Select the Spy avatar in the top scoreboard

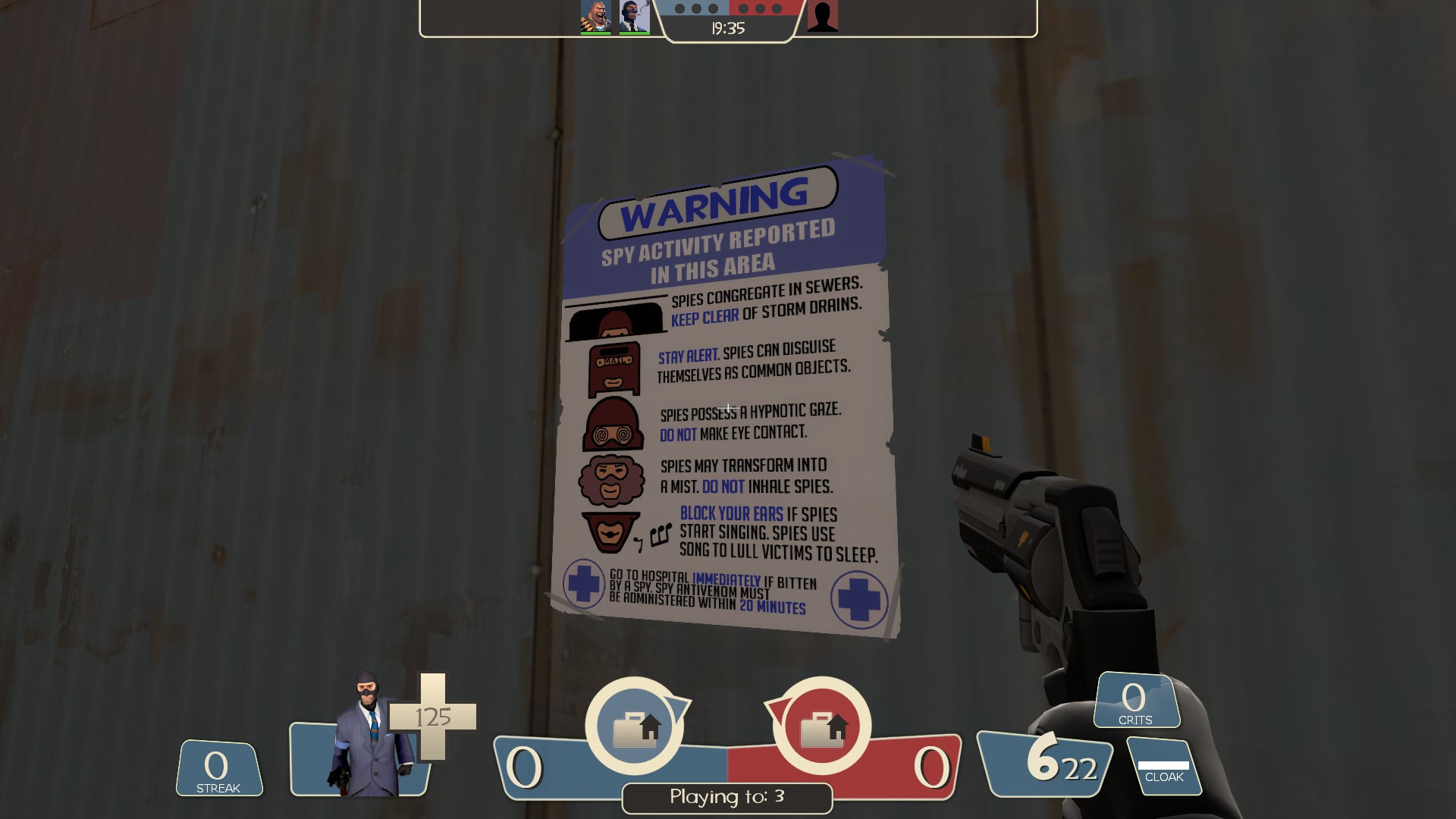tap(634, 15)
